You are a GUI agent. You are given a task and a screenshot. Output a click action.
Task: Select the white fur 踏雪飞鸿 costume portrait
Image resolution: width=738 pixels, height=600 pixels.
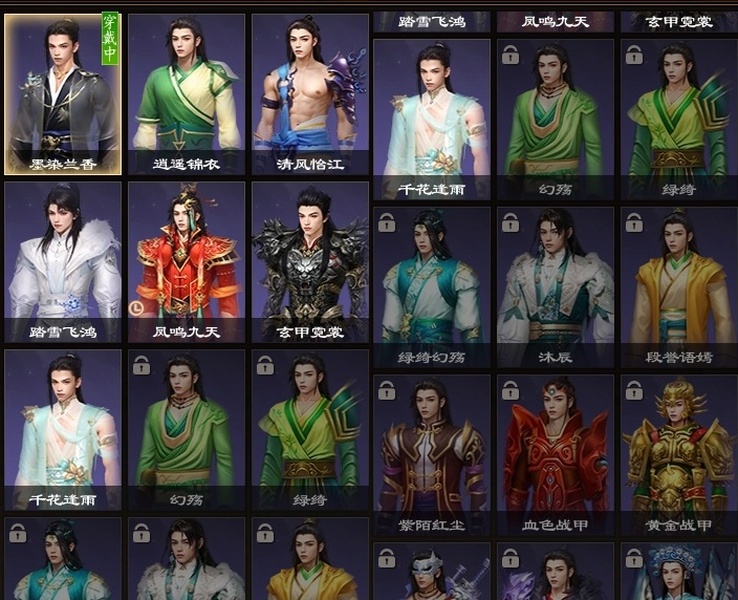63,261
